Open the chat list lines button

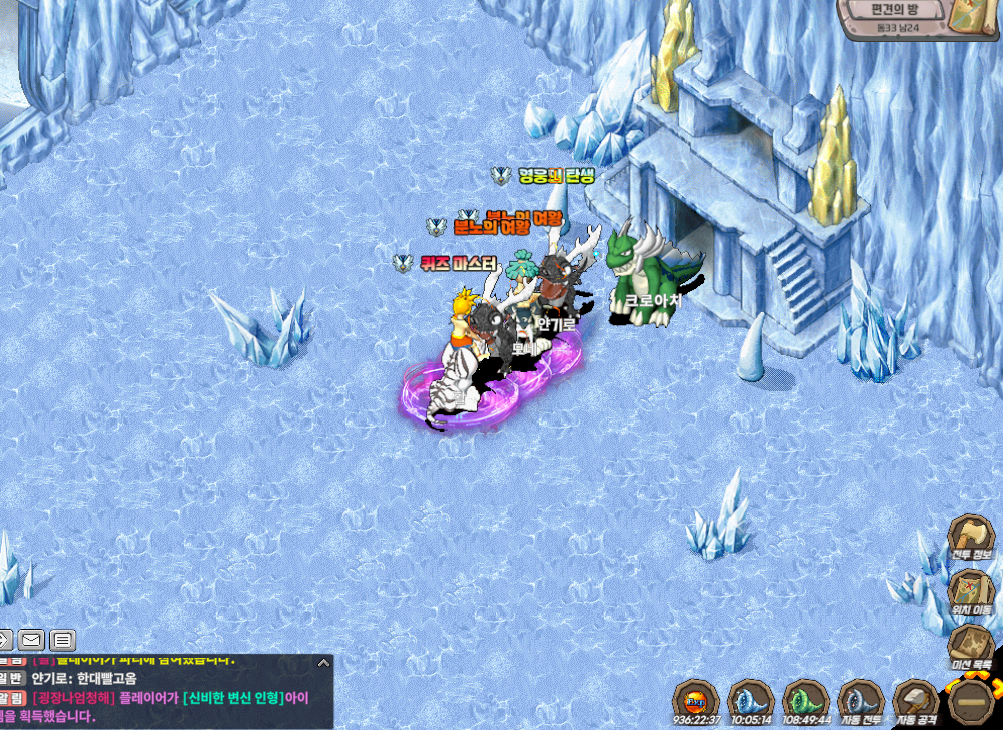click(x=62, y=640)
